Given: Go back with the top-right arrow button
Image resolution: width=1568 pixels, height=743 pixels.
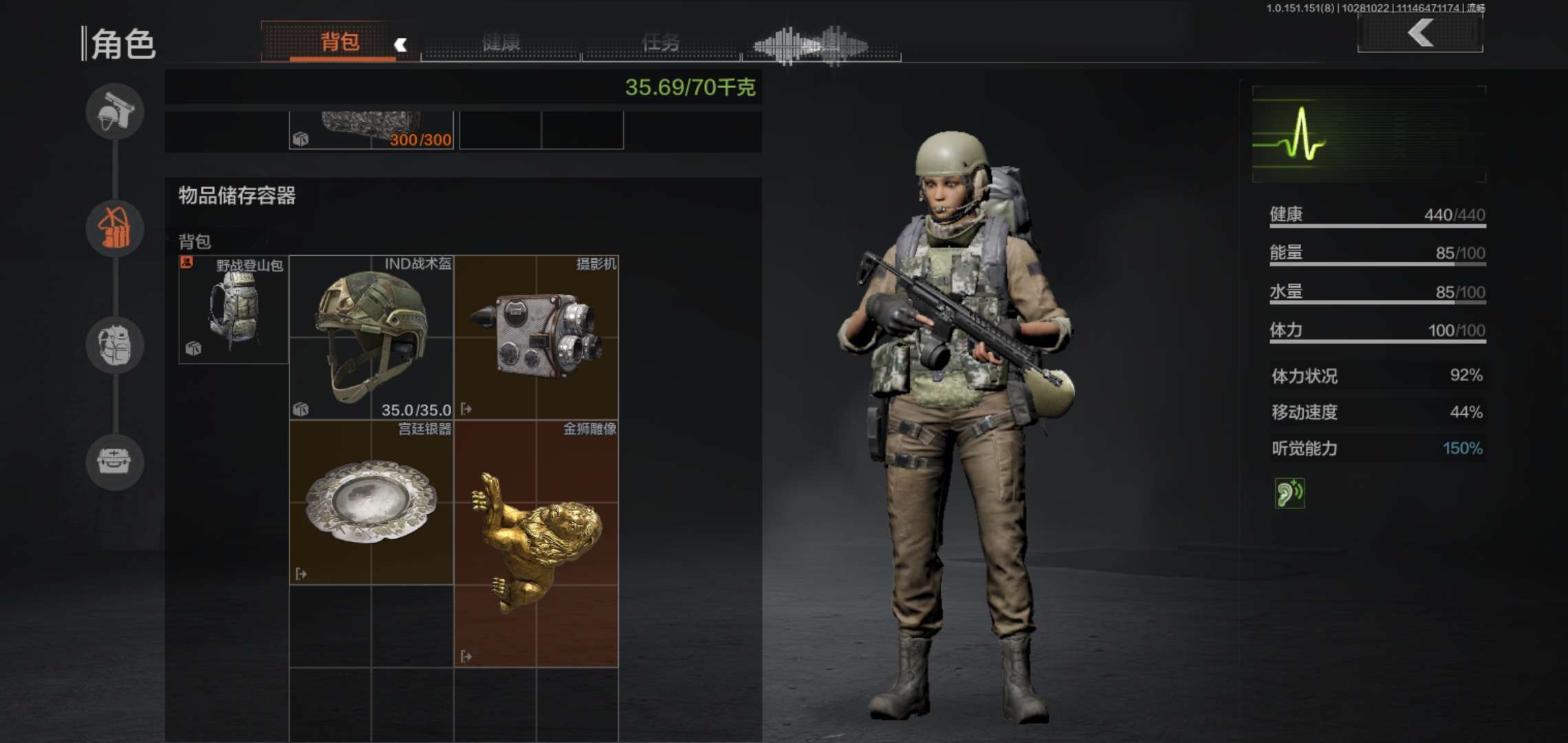Looking at the screenshot, I should [1420, 33].
